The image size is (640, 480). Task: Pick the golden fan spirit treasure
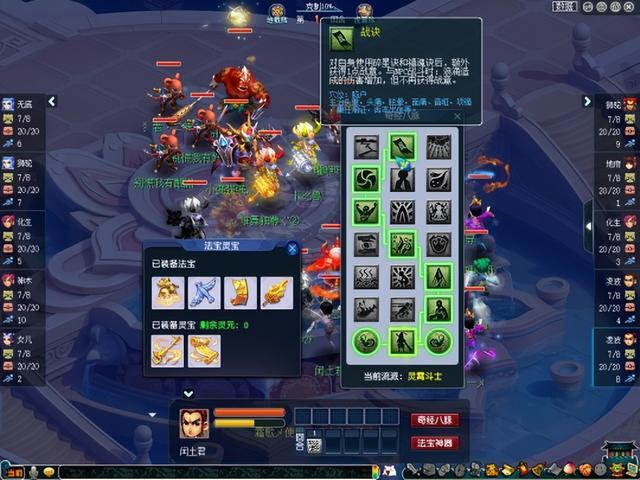[x=204, y=349]
